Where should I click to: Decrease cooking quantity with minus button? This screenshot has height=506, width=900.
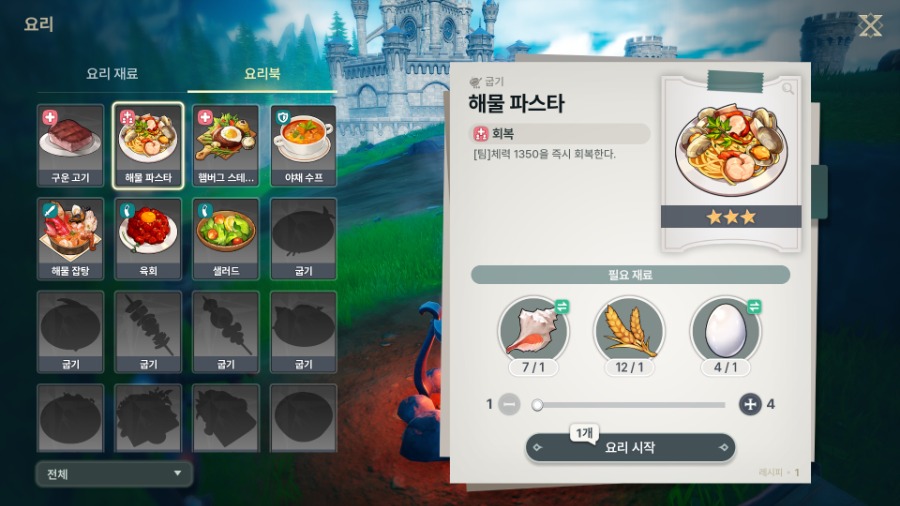509,405
